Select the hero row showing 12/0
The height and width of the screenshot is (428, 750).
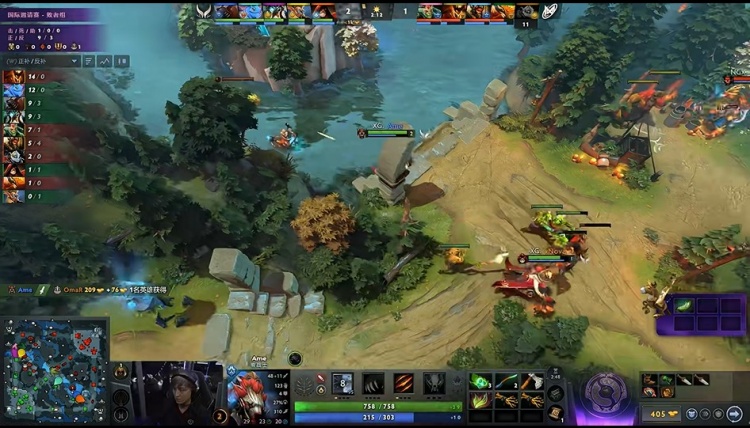click(25, 89)
